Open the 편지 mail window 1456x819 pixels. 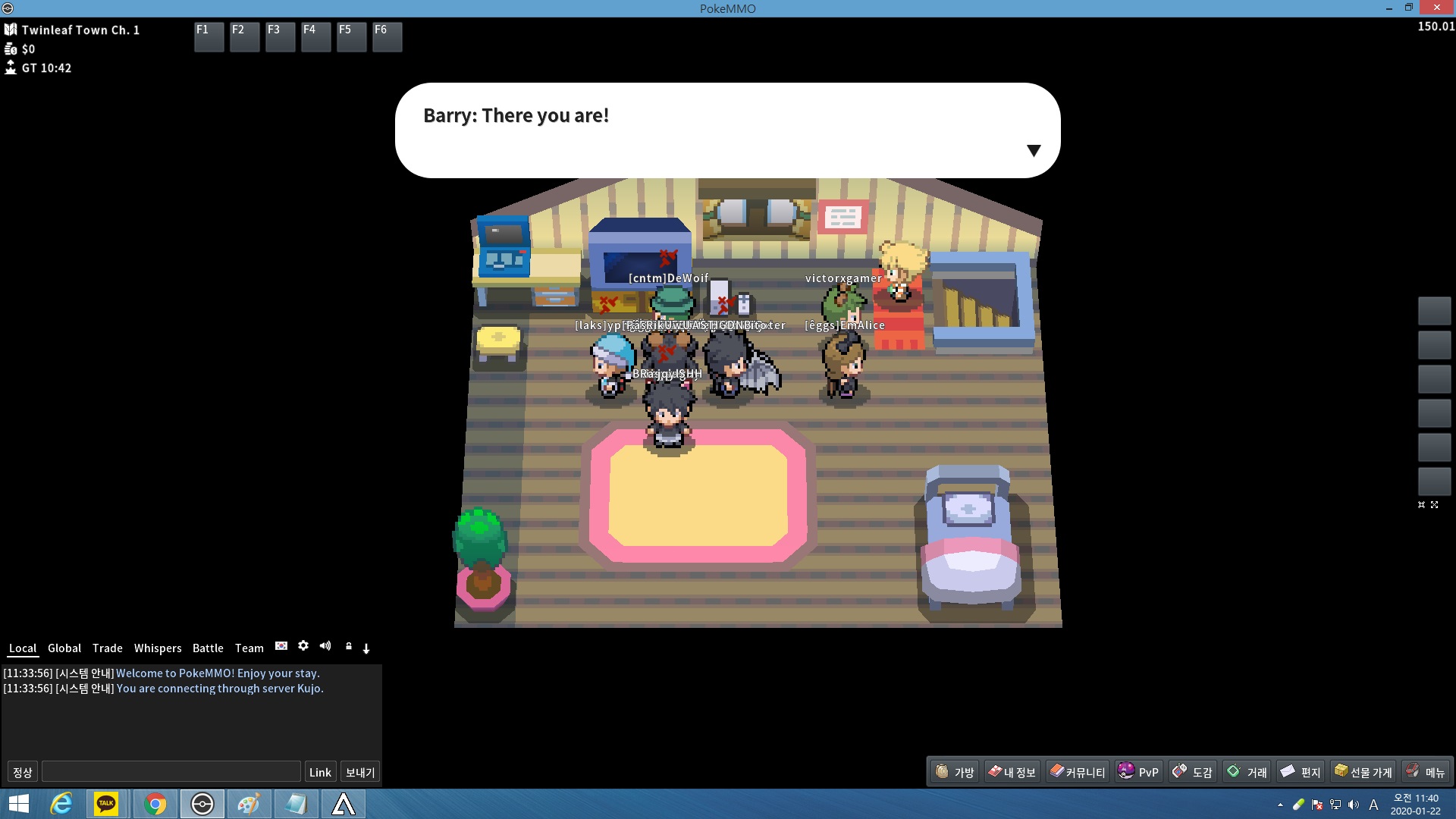[1301, 772]
